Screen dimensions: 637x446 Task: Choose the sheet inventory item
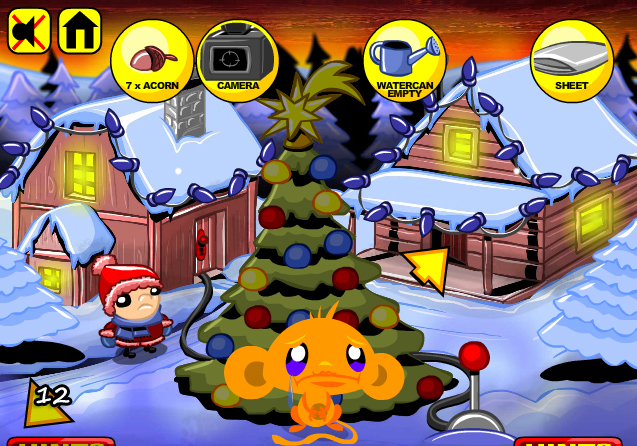pos(571,60)
